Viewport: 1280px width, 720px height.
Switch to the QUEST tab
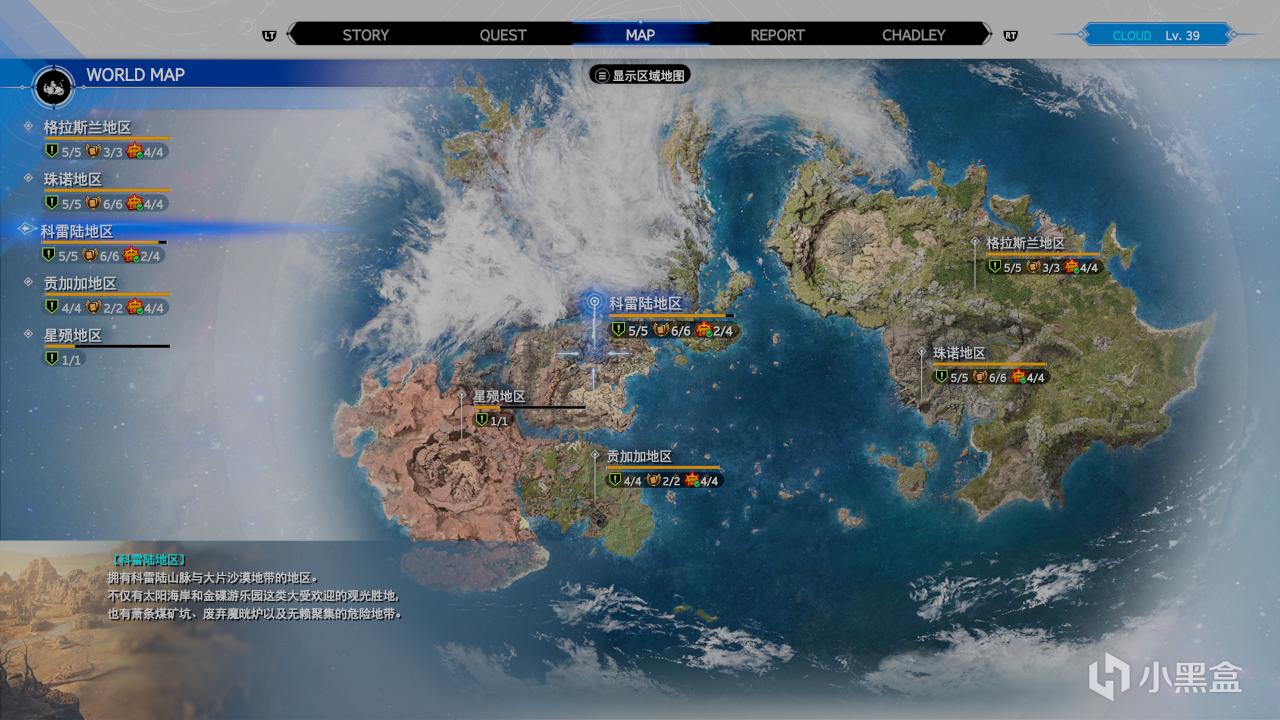click(x=503, y=35)
